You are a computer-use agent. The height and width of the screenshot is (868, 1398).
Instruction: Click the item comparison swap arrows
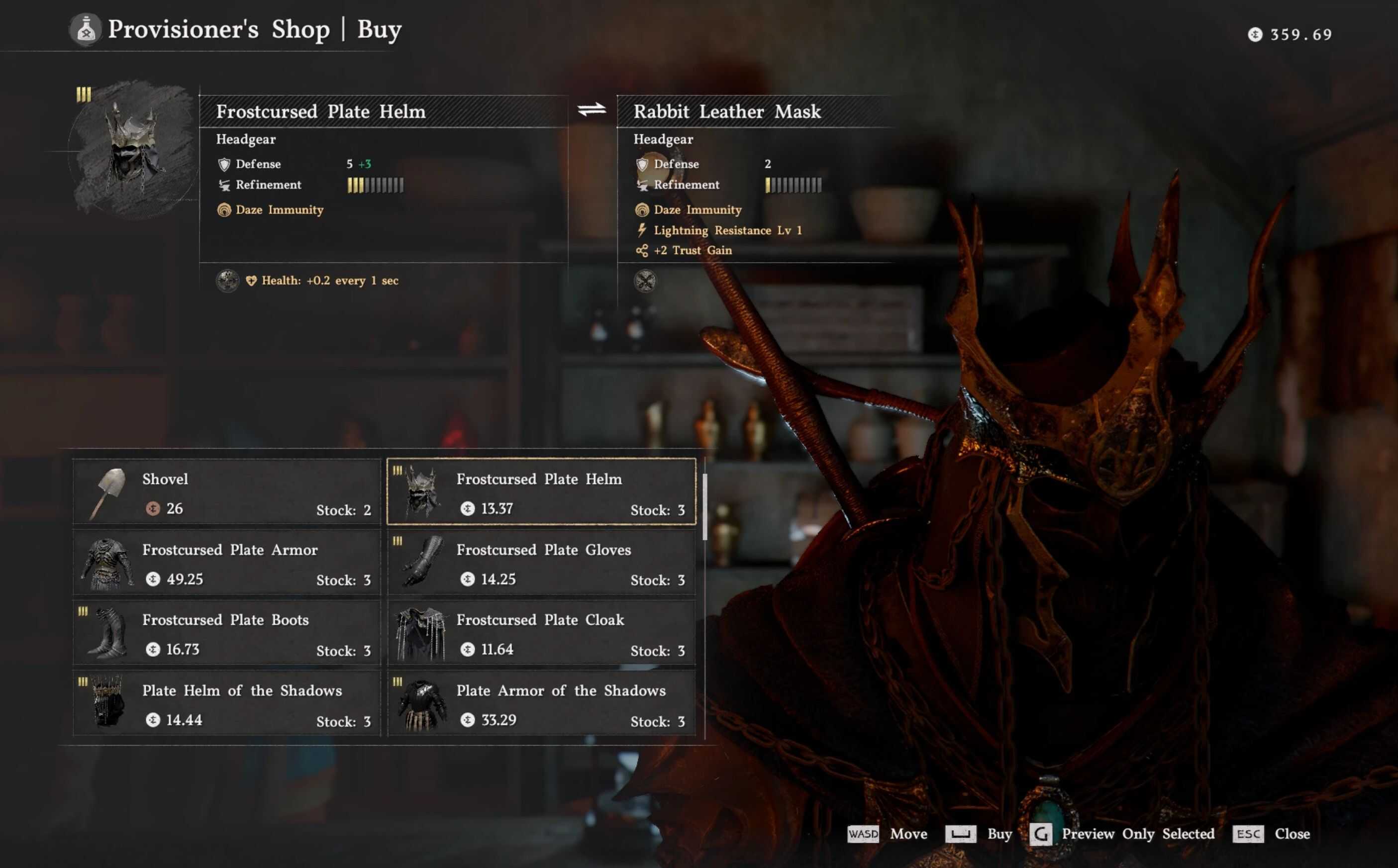[592, 109]
